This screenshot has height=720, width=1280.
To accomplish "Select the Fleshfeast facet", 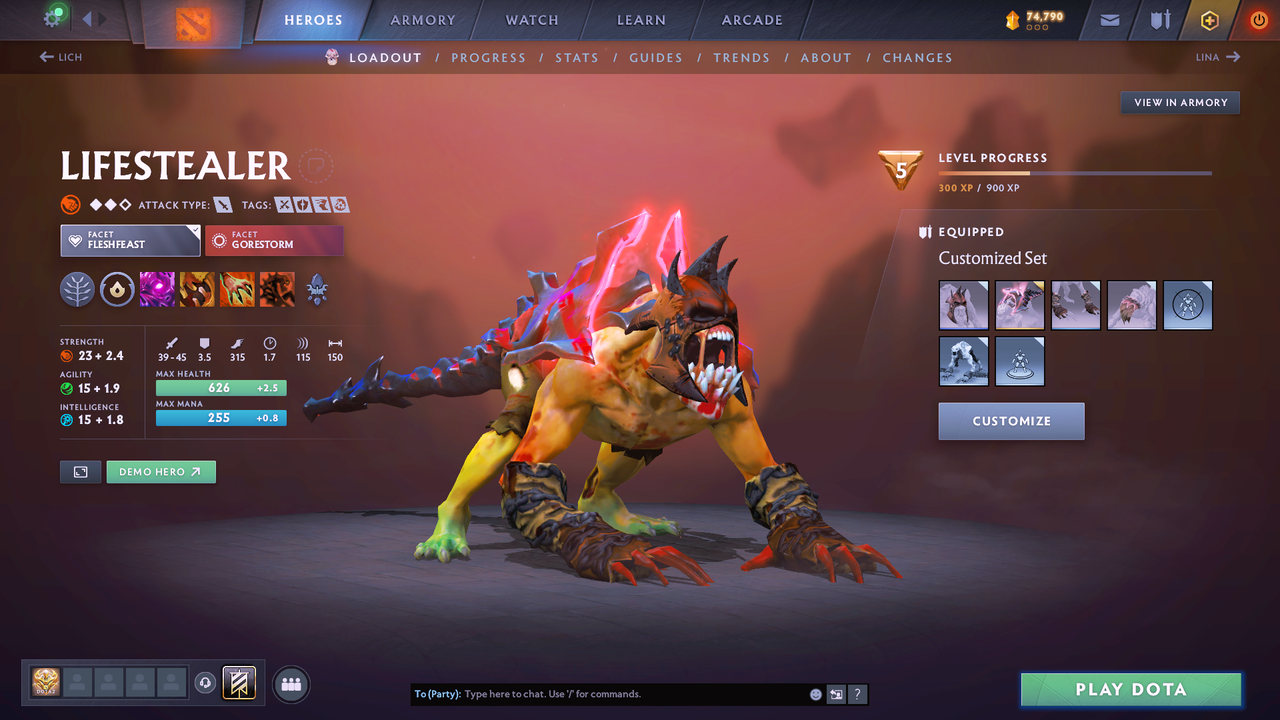I will (130, 240).
